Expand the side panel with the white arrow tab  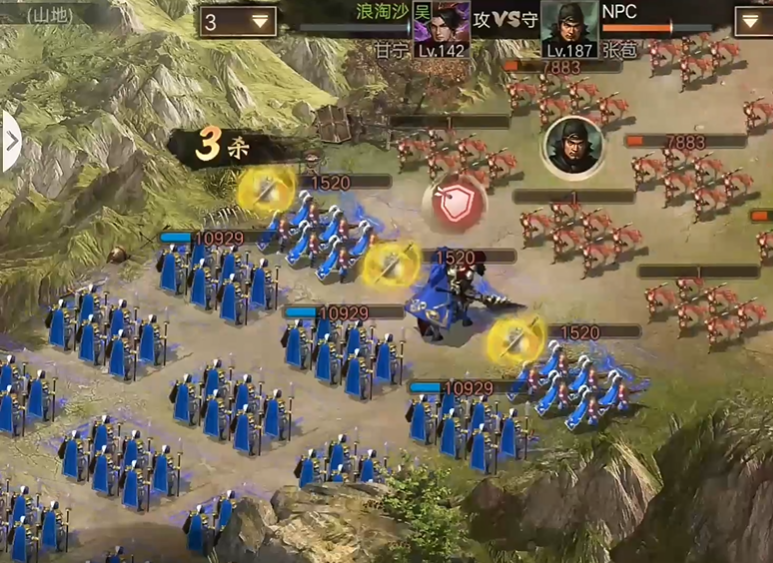pyautogui.click(x=11, y=141)
